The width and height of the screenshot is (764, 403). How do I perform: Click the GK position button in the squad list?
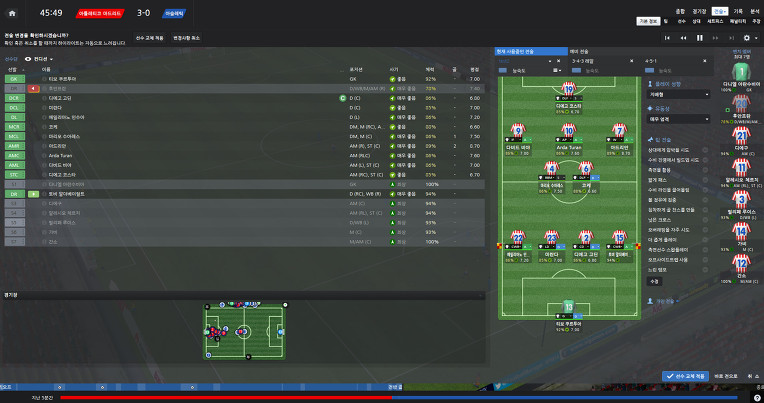(x=15, y=78)
